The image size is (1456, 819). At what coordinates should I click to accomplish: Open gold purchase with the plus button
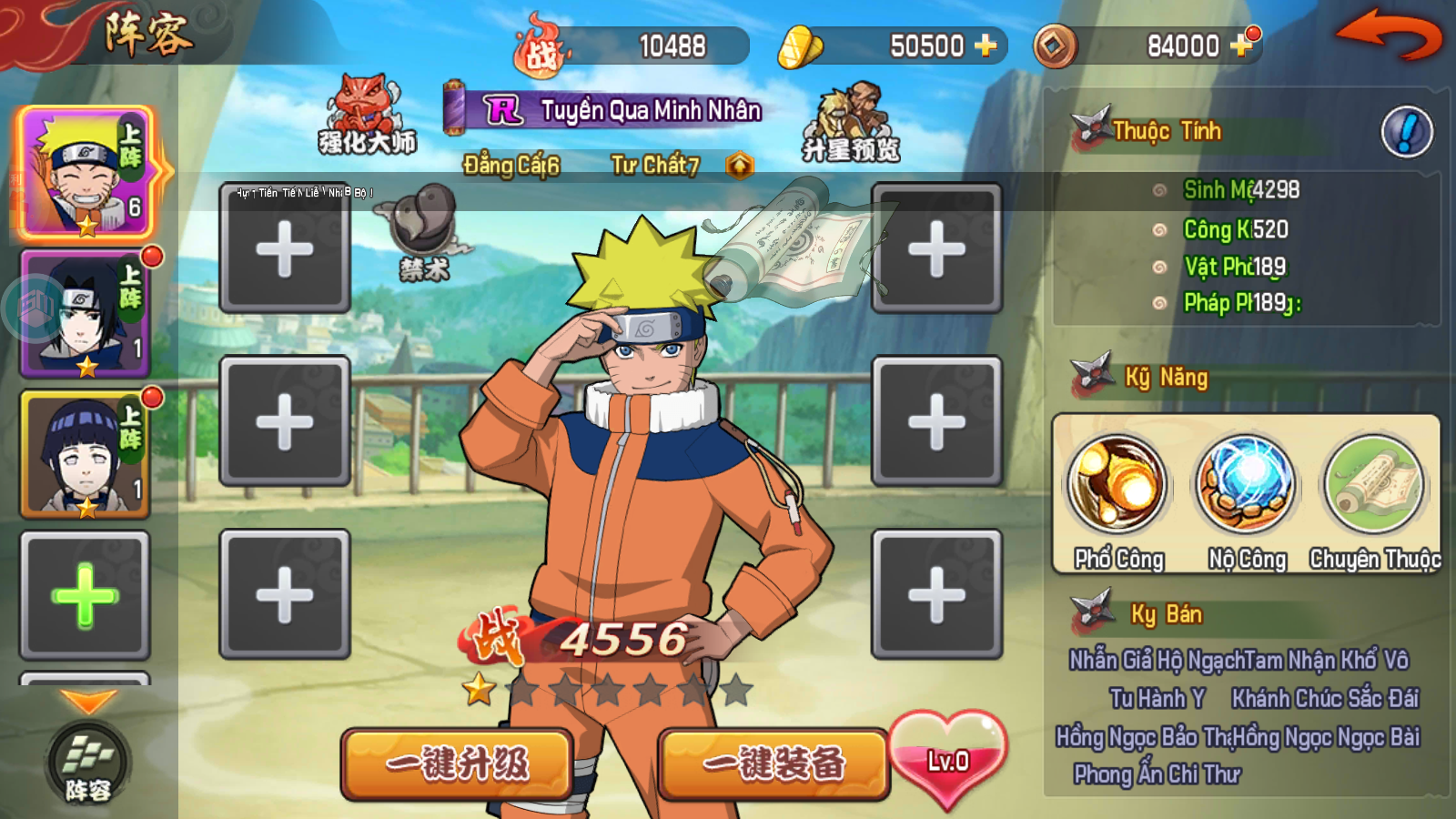click(x=985, y=44)
